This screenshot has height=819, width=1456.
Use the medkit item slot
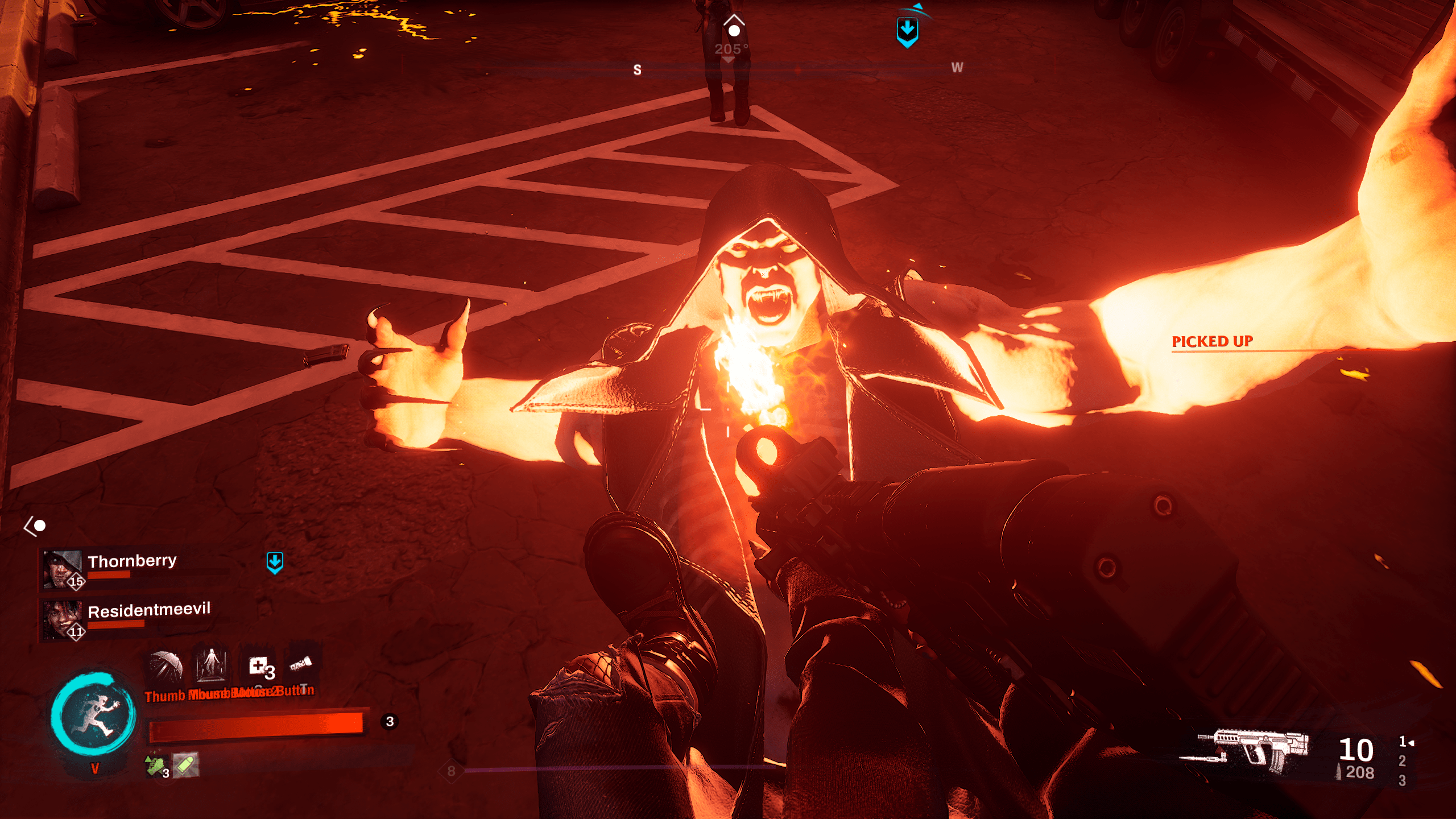point(260,667)
